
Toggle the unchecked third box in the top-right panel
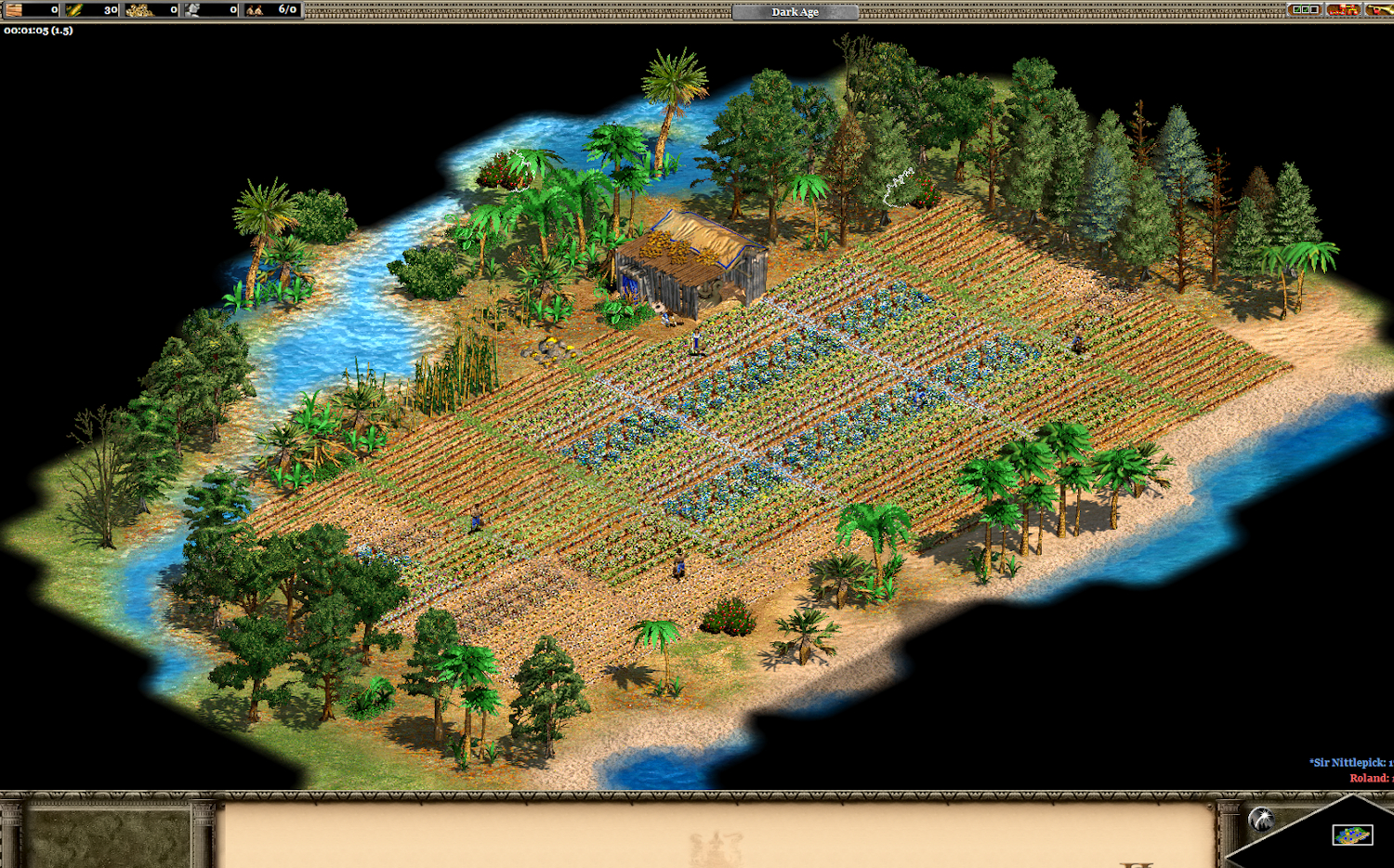point(1313,9)
